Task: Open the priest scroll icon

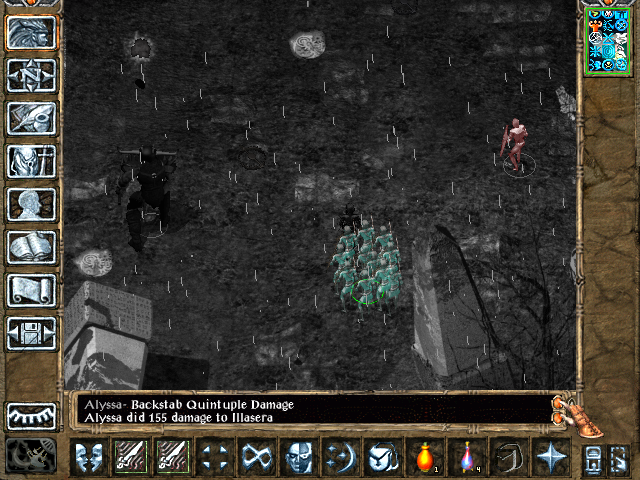Action: [32, 290]
